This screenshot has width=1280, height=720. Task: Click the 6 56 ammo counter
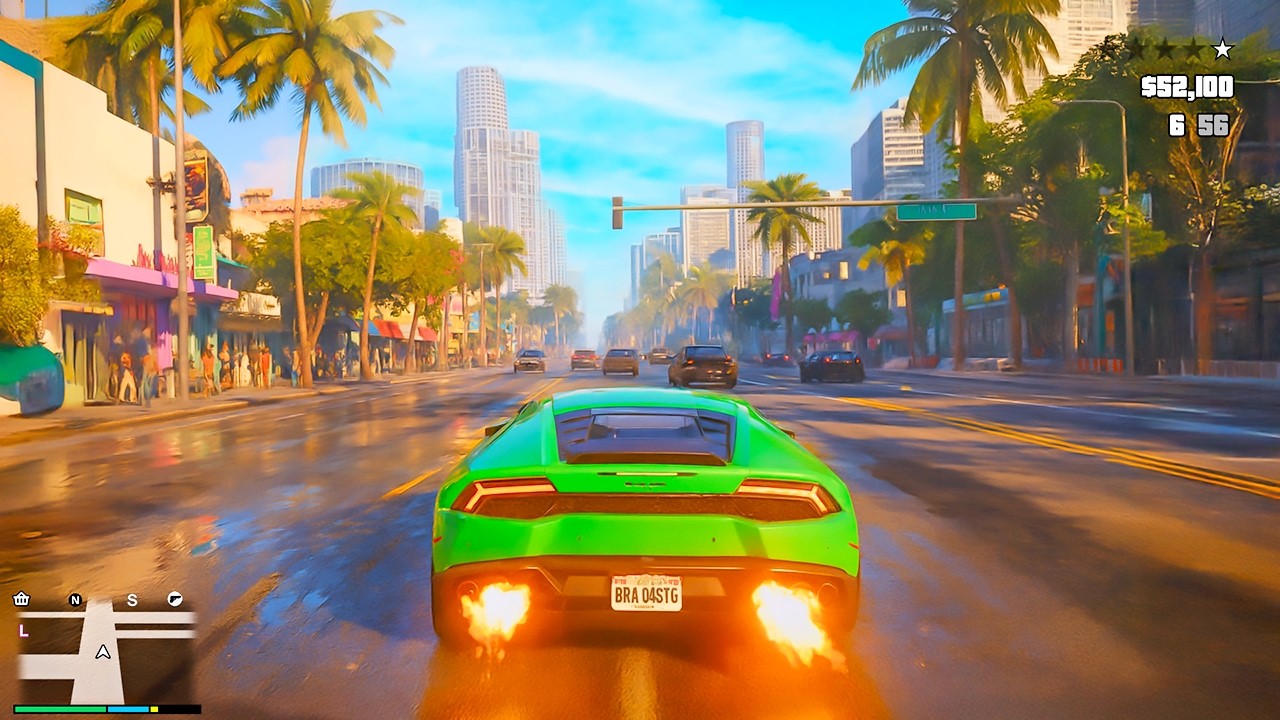click(x=1199, y=123)
